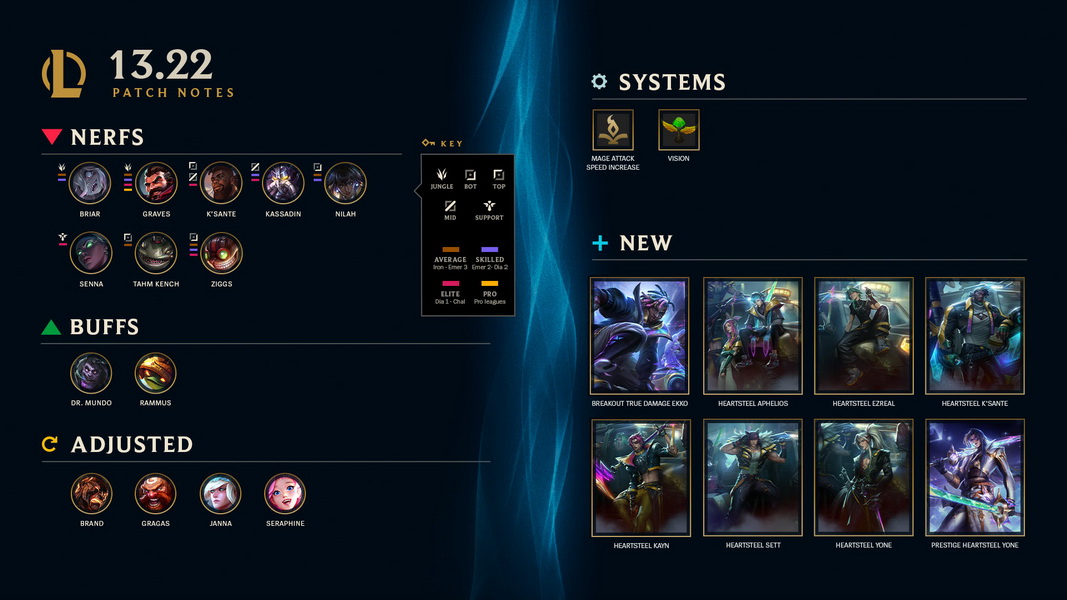Click the Seraphine portrait
1067x600 pixels.
point(285,493)
